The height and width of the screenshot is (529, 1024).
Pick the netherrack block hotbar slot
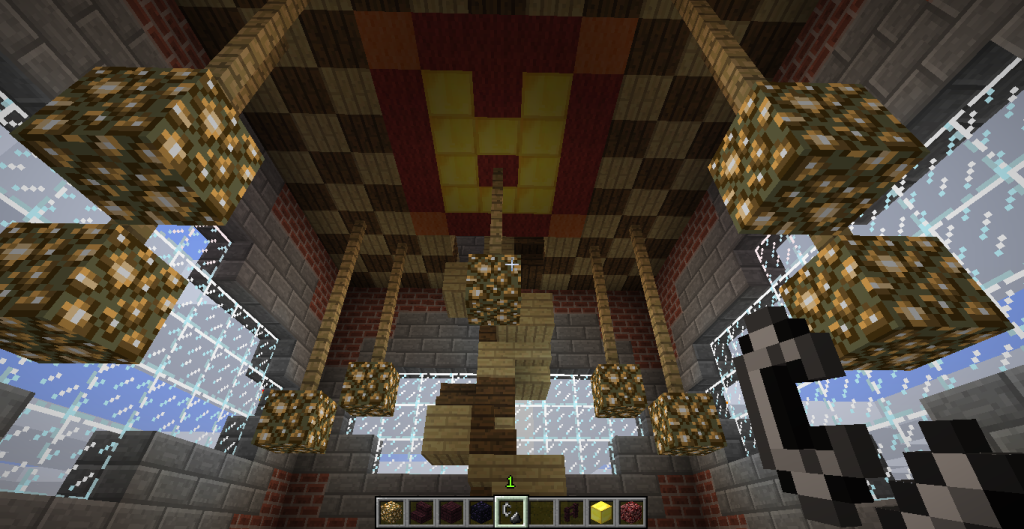point(631,512)
